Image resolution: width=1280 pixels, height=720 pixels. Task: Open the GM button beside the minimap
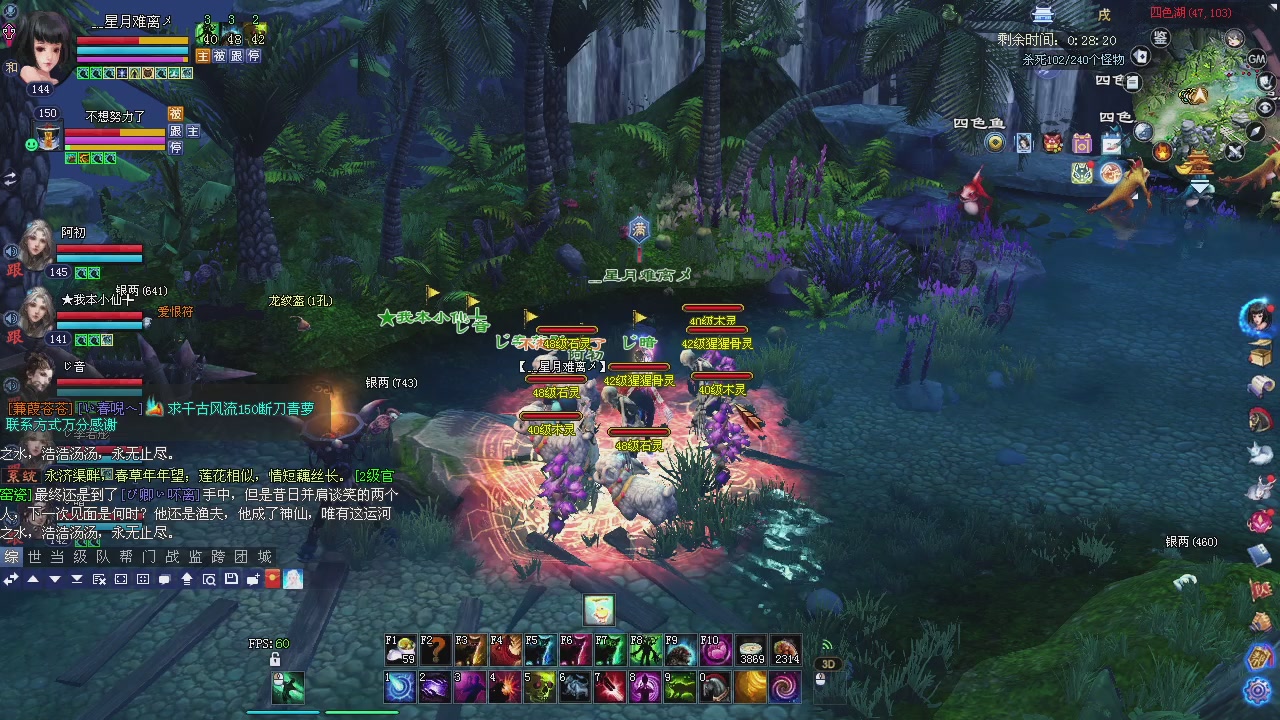point(1257,59)
